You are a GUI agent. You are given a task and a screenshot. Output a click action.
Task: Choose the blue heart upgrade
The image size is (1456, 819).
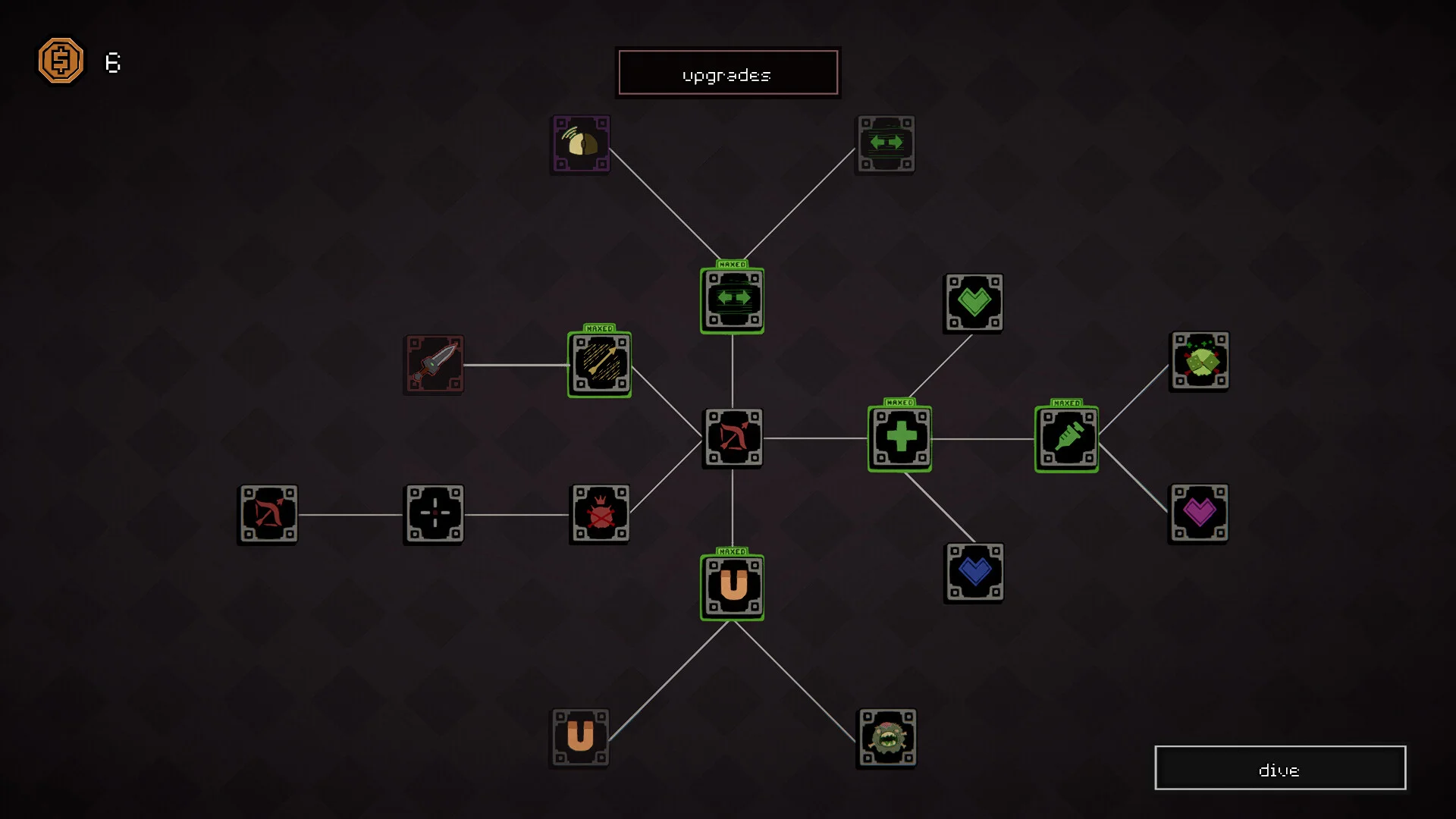coord(974,573)
